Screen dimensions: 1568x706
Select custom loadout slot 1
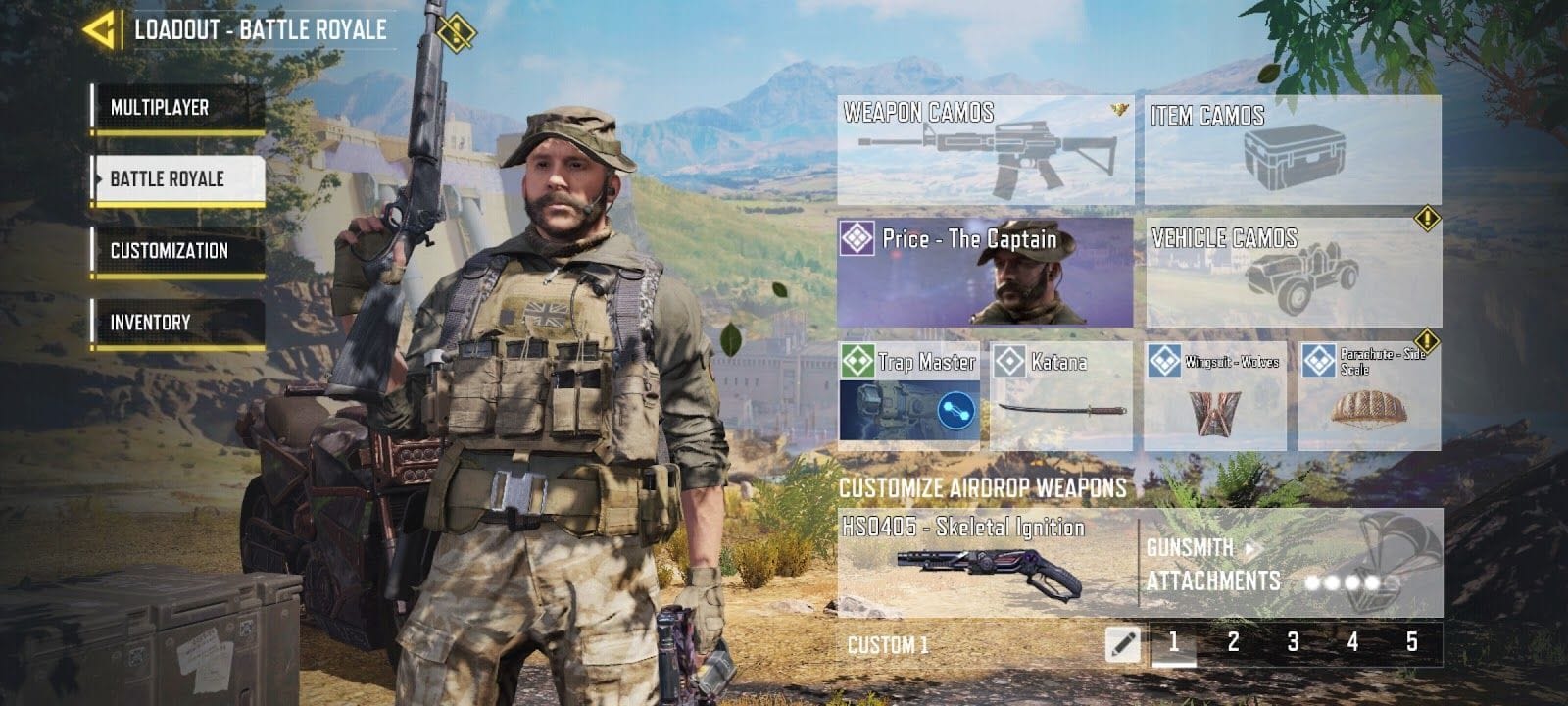pyautogui.click(x=1174, y=642)
